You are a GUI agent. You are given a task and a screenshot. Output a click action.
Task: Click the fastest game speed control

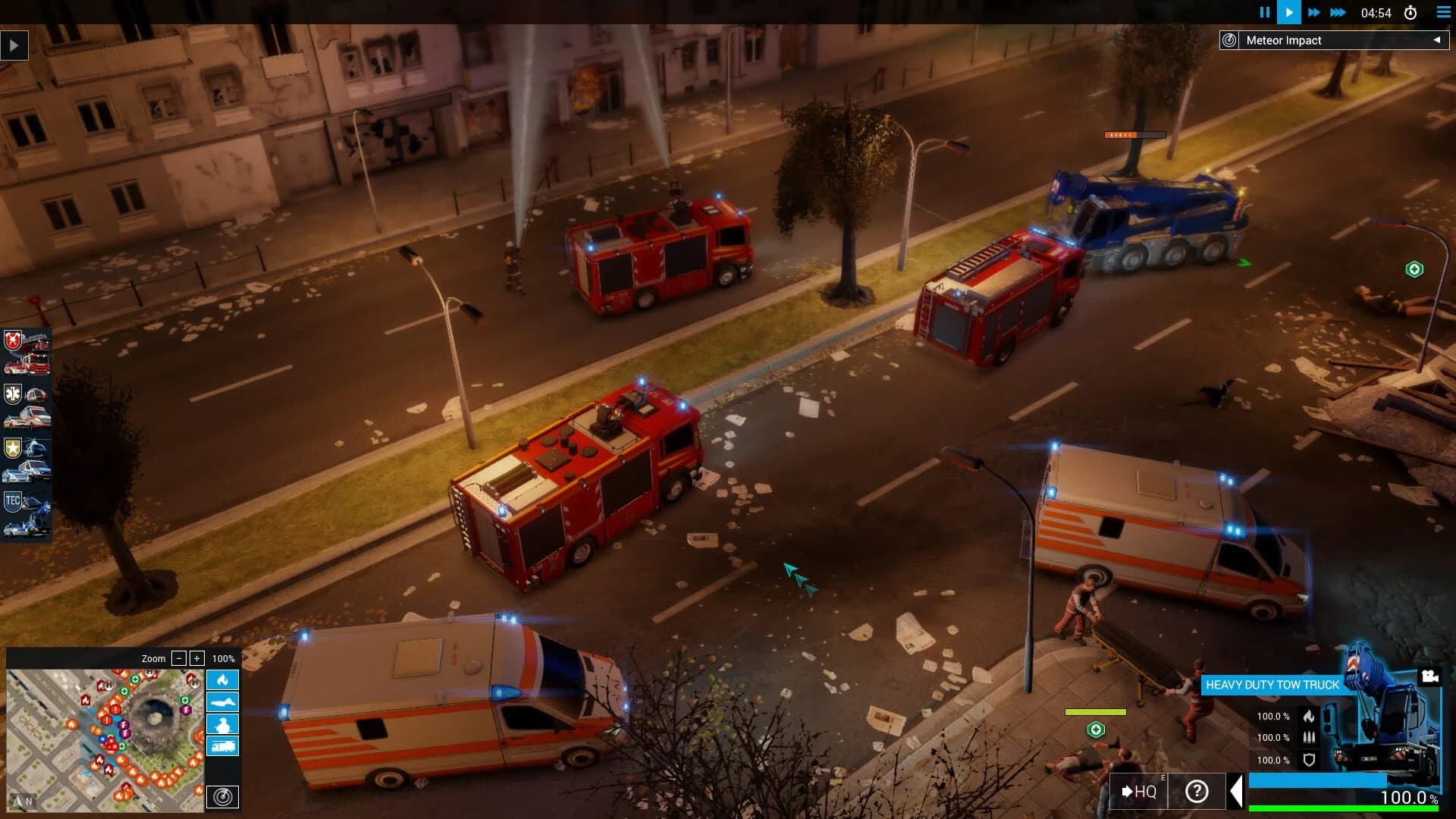[1338, 12]
